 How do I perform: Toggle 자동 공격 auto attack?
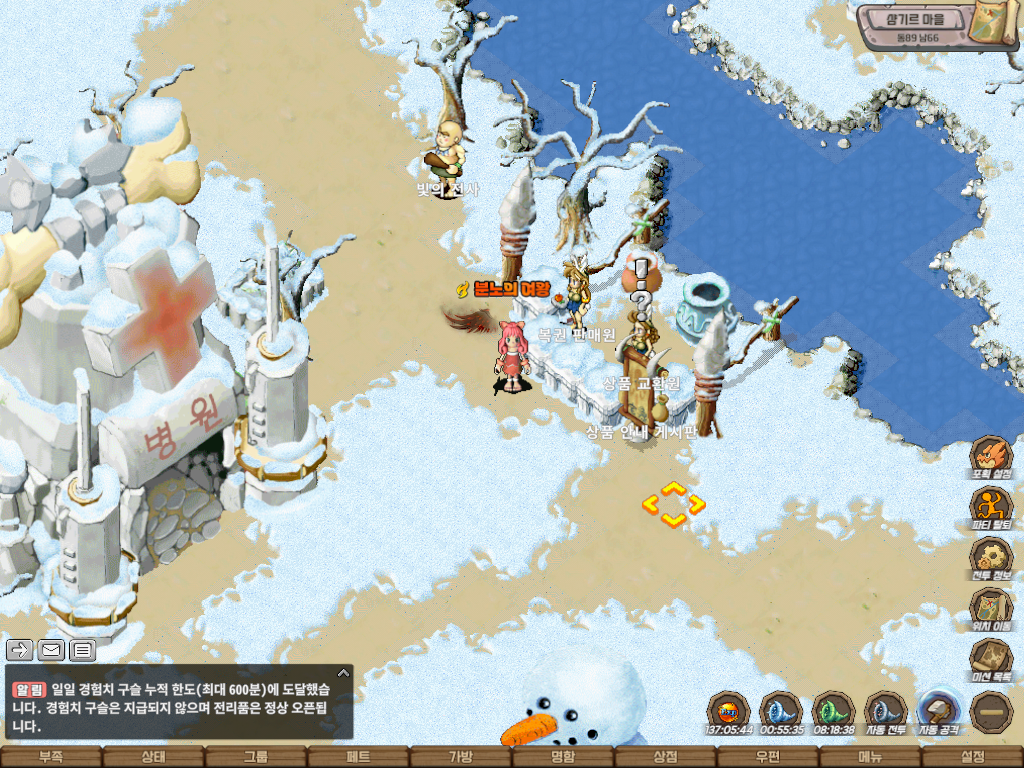coord(938,712)
